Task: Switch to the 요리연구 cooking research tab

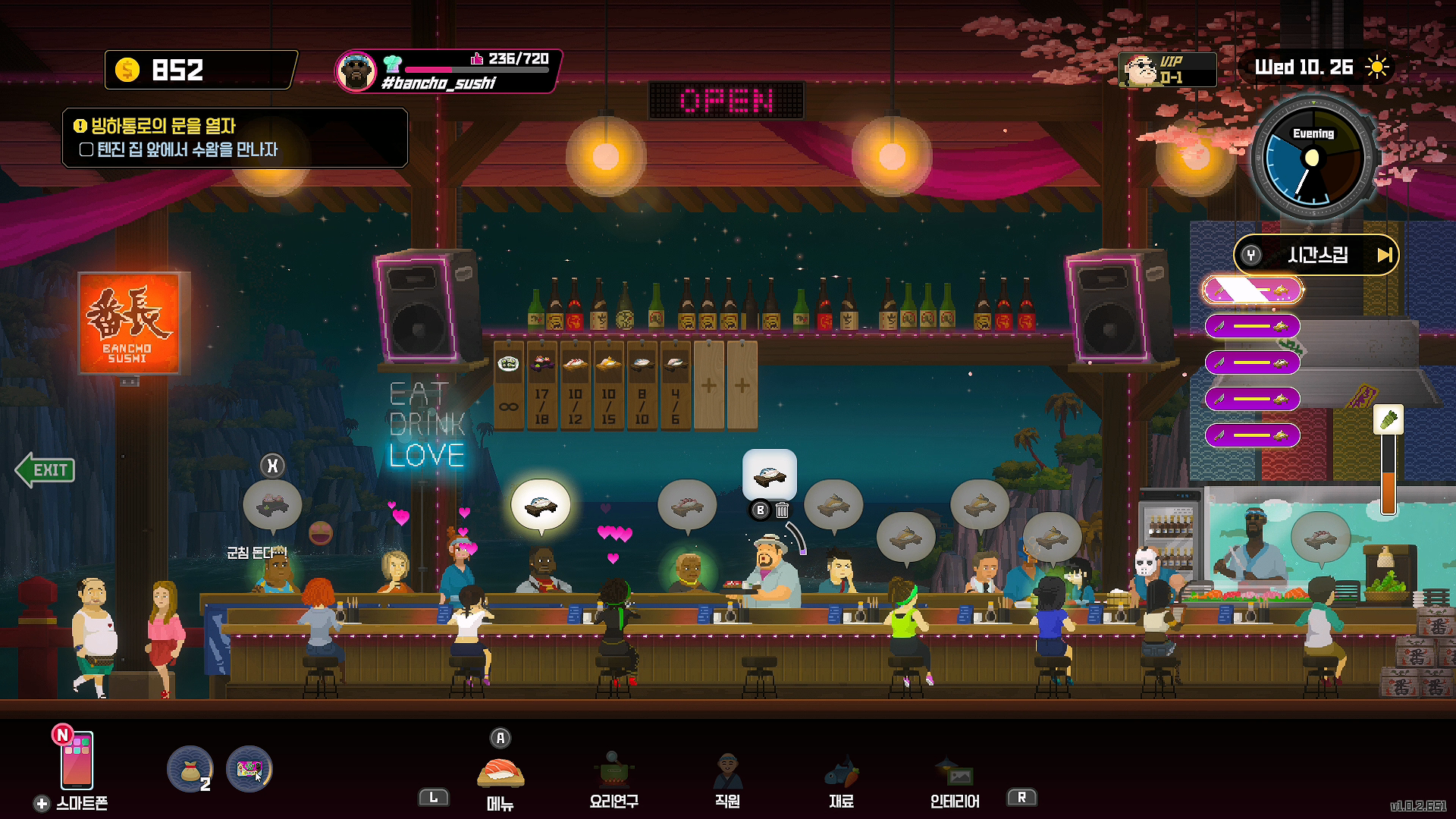Action: click(x=613, y=777)
